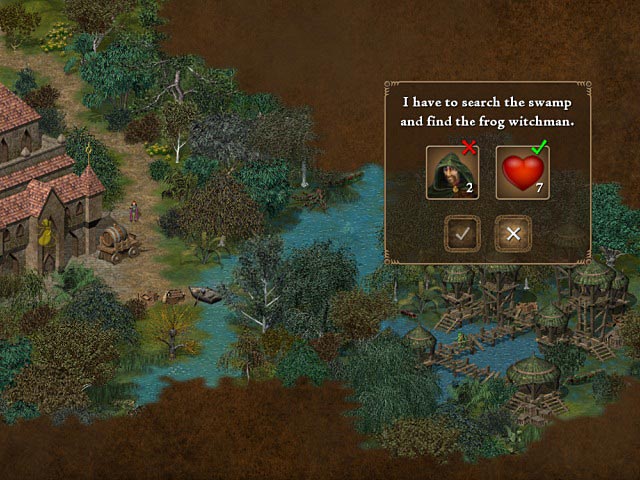This screenshot has height=480, width=640.
Task: Click the red heart cost icon
Action: 522,172
